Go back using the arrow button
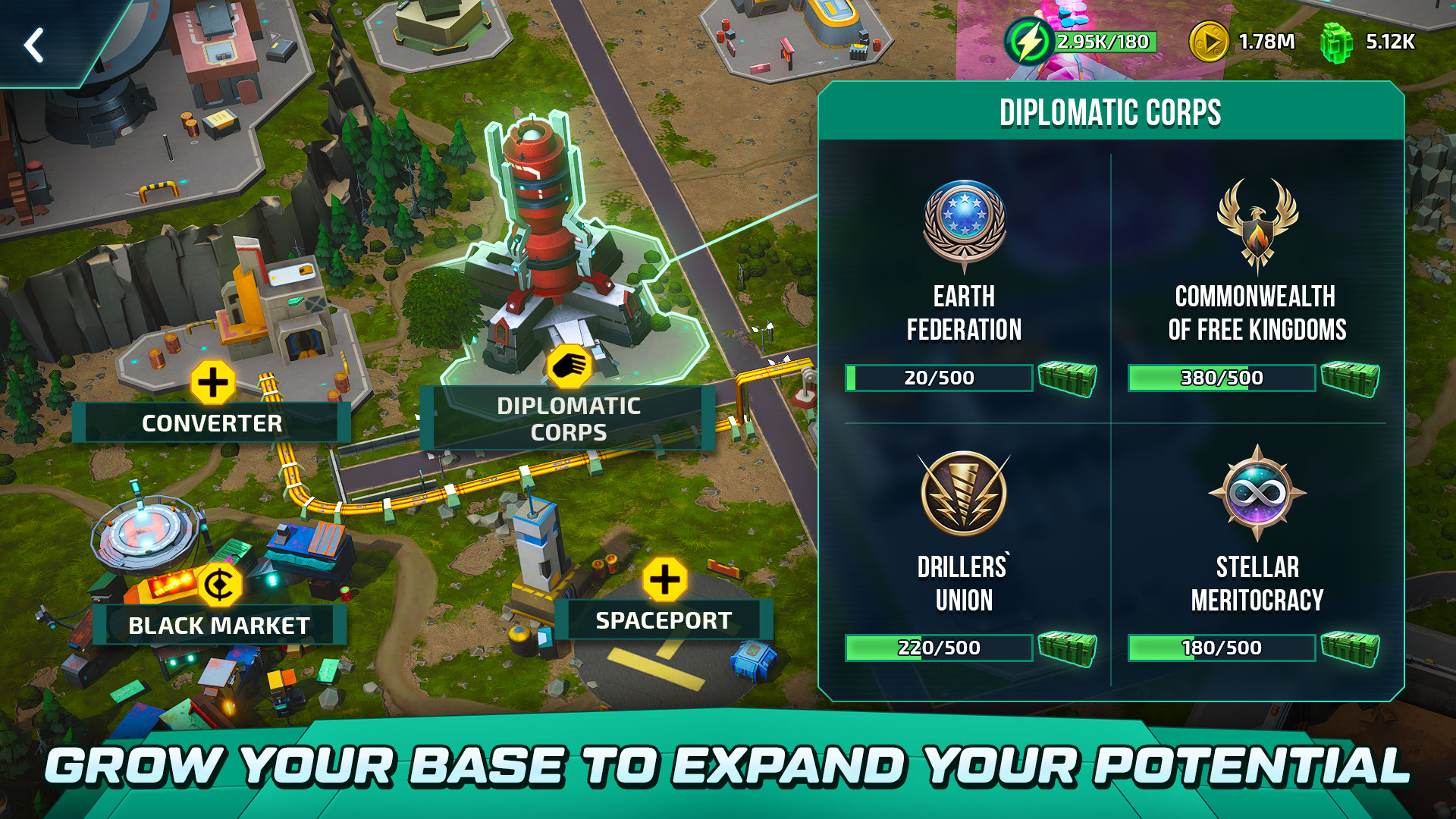The height and width of the screenshot is (819, 1456). 34,45
